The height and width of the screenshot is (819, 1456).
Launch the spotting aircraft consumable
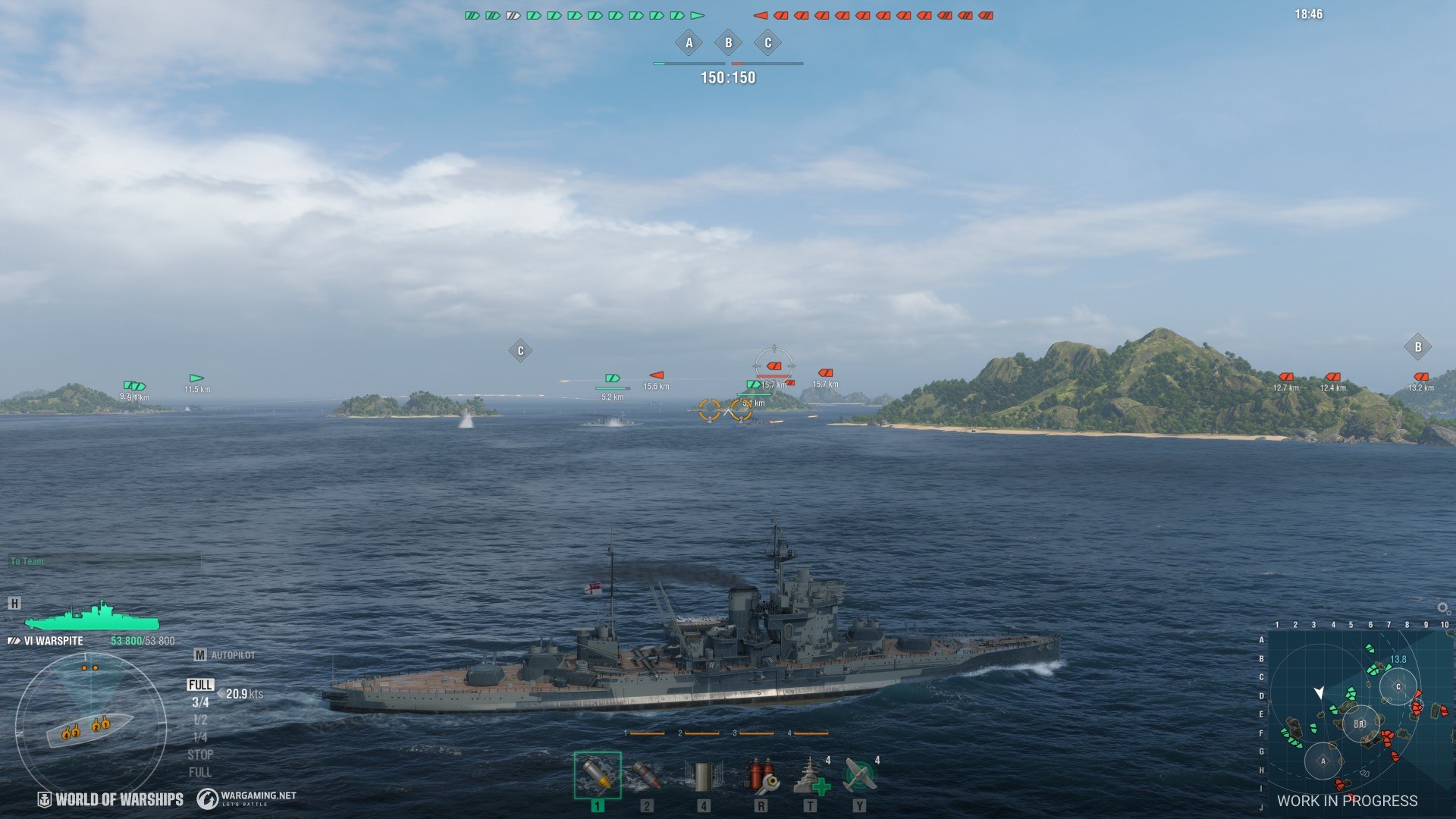pyautogui.click(x=859, y=775)
